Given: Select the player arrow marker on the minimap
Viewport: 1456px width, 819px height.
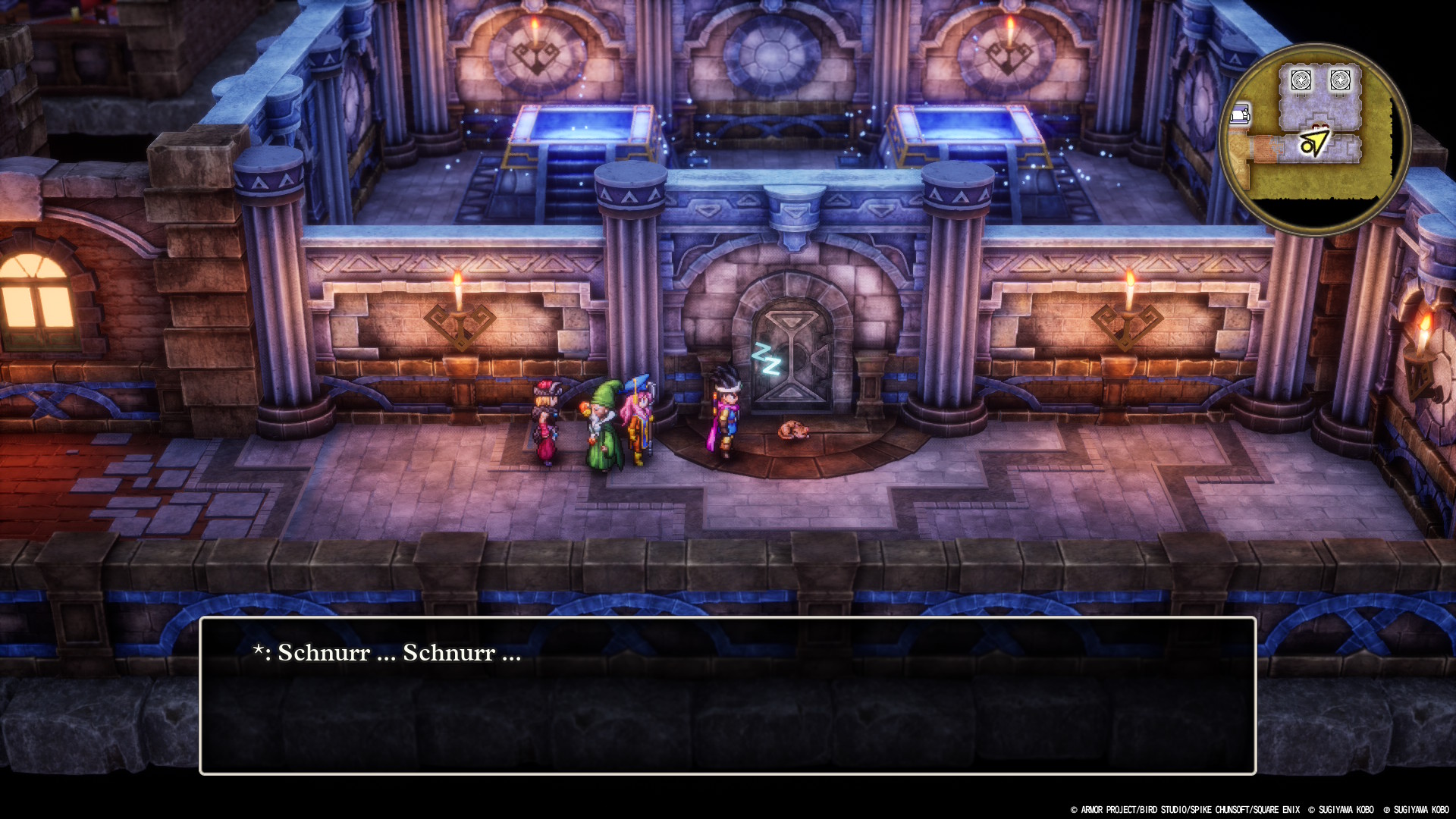Looking at the screenshot, I should 1314,143.
